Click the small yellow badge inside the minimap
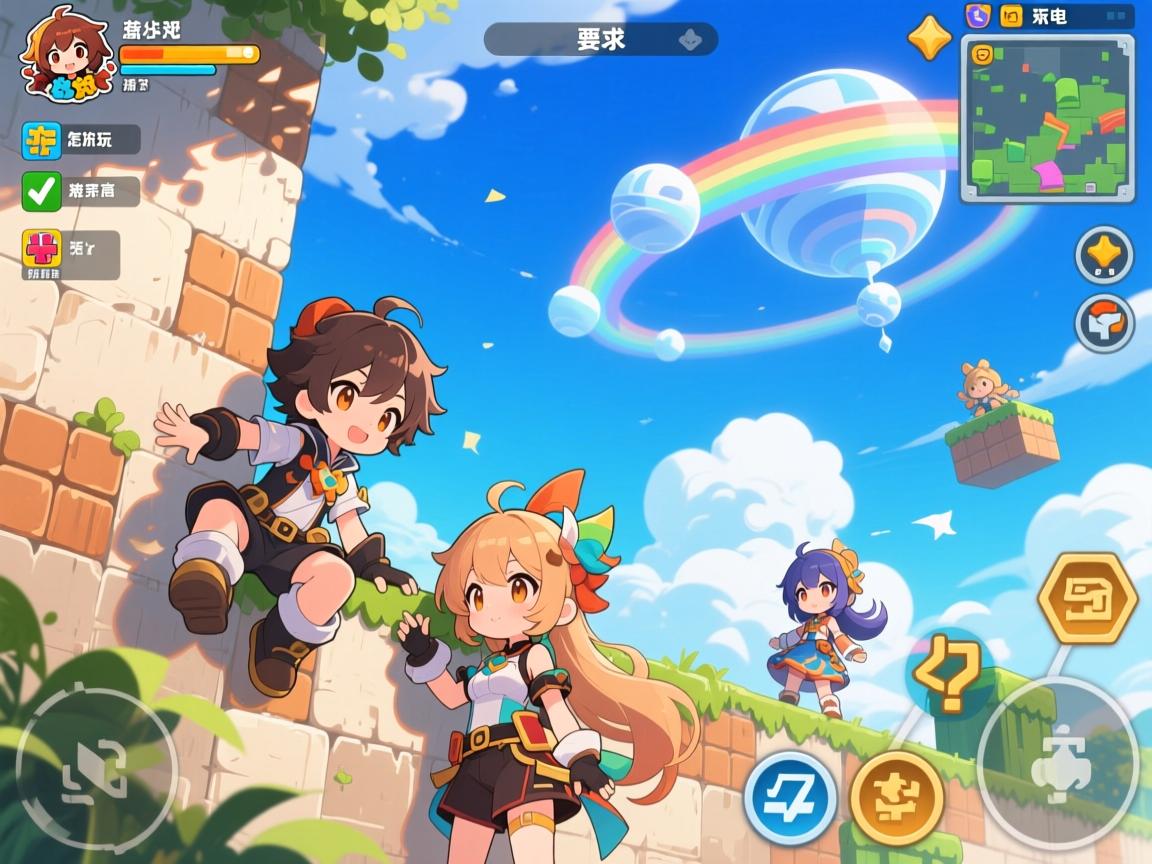The height and width of the screenshot is (864, 1152). (982, 55)
